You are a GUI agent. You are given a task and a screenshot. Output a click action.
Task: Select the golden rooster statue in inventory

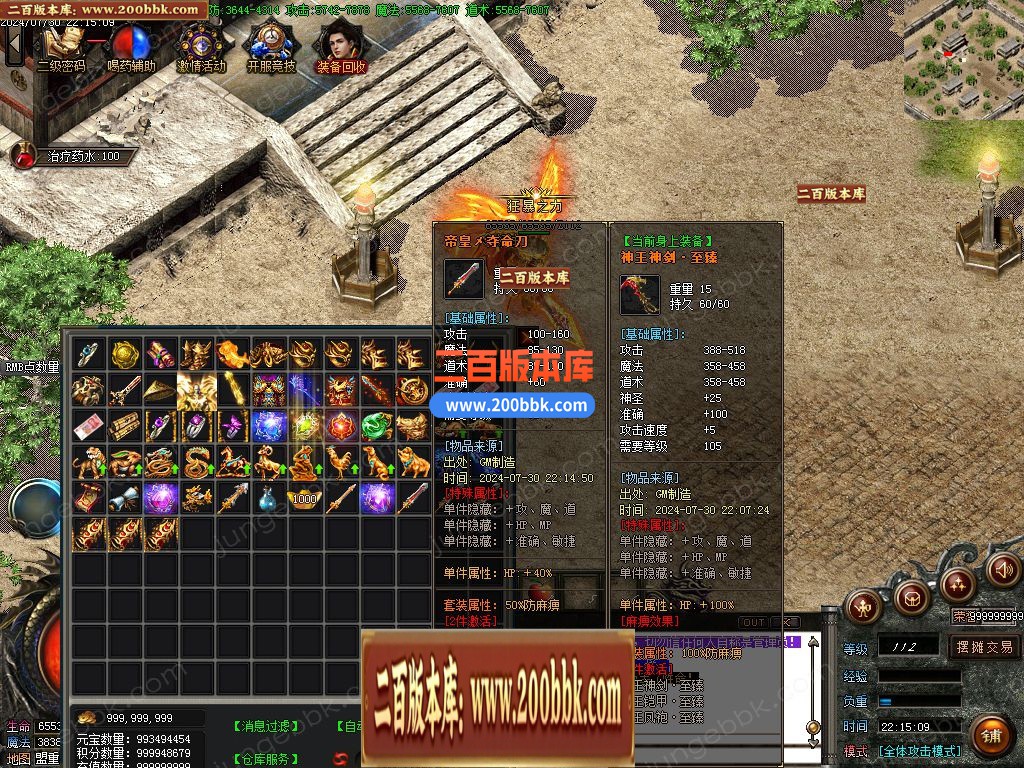[340, 462]
